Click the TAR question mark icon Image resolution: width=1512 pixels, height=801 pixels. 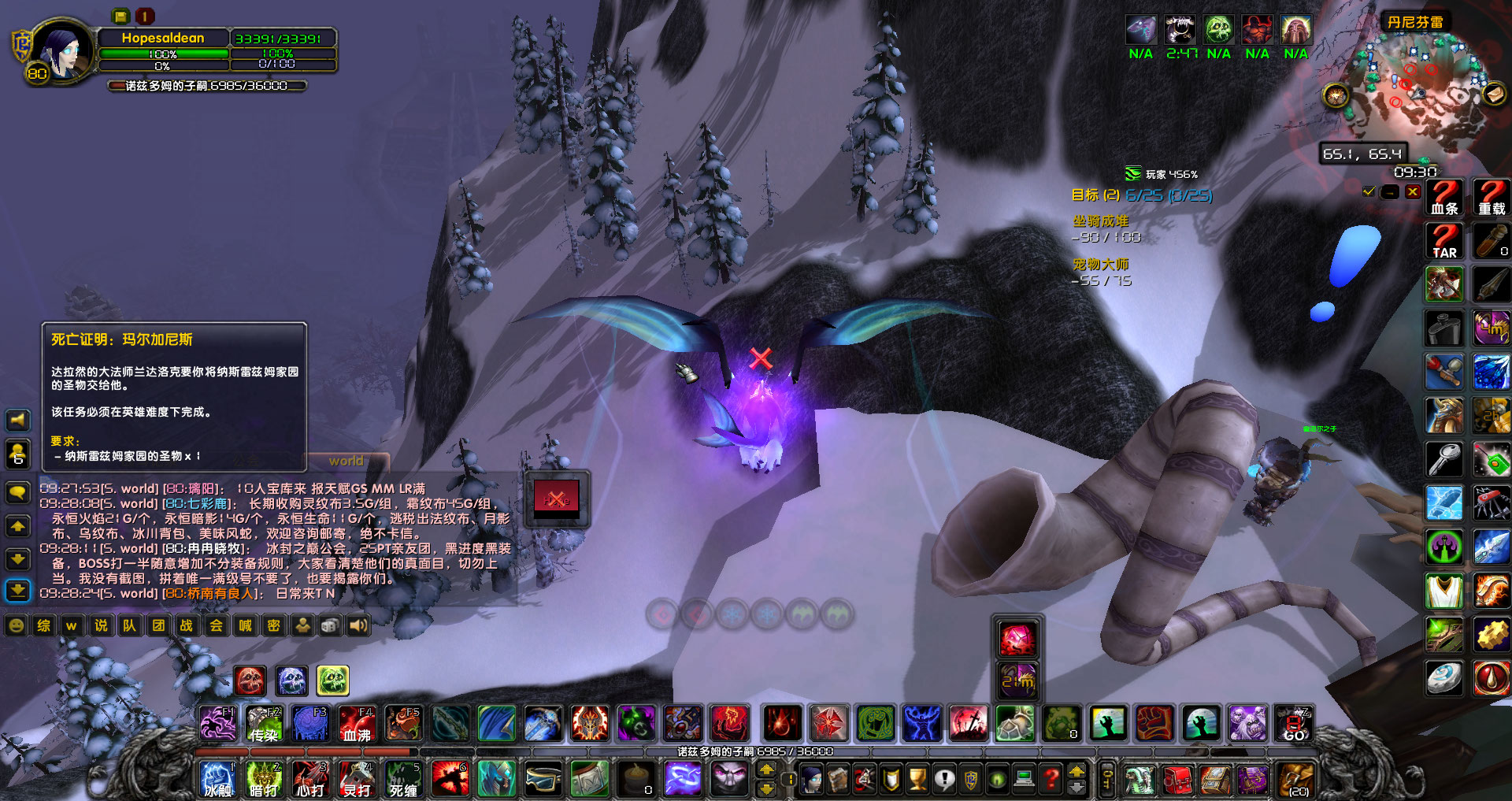click(x=1444, y=241)
